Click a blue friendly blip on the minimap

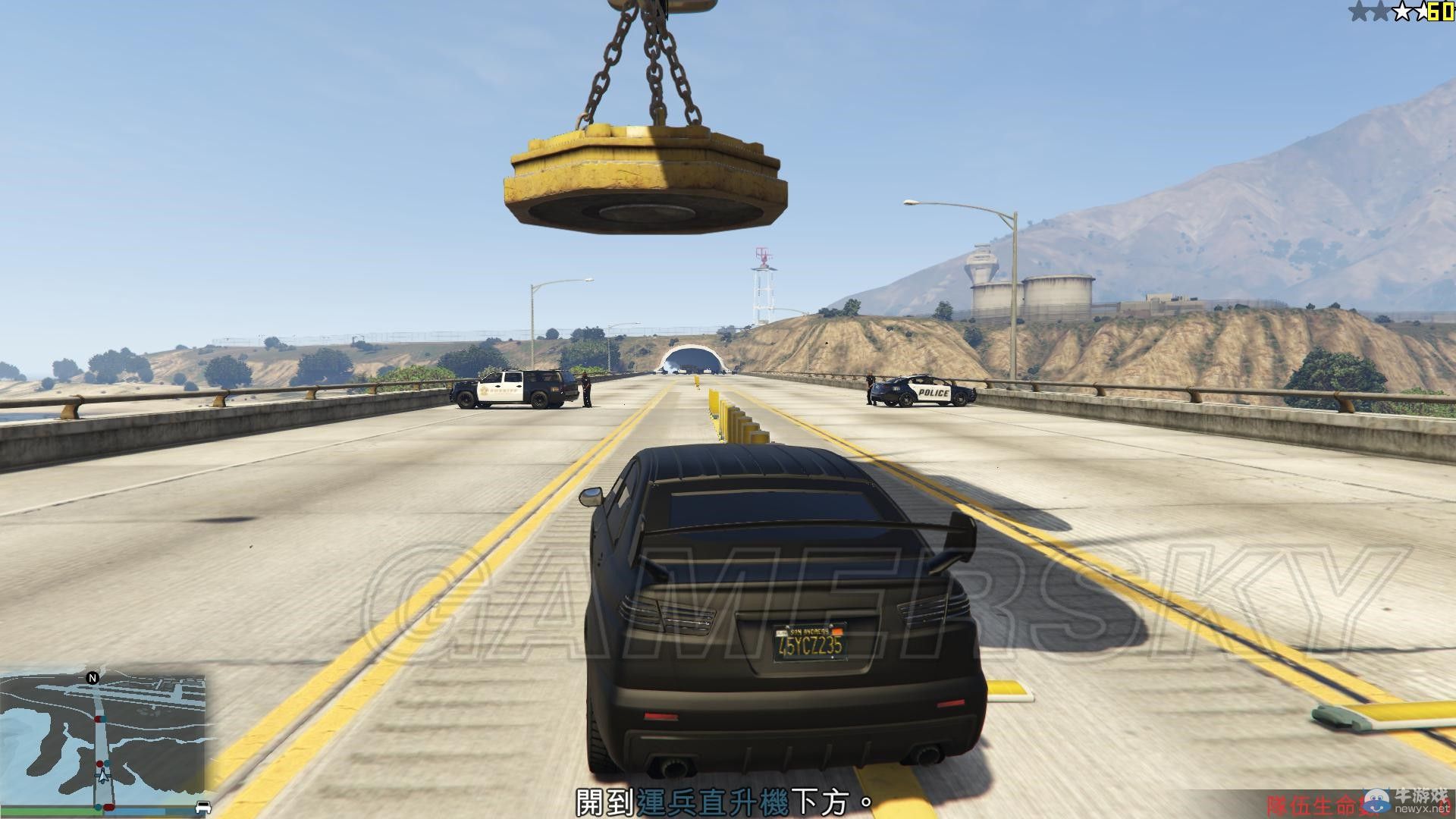click(x=106, y=762)
